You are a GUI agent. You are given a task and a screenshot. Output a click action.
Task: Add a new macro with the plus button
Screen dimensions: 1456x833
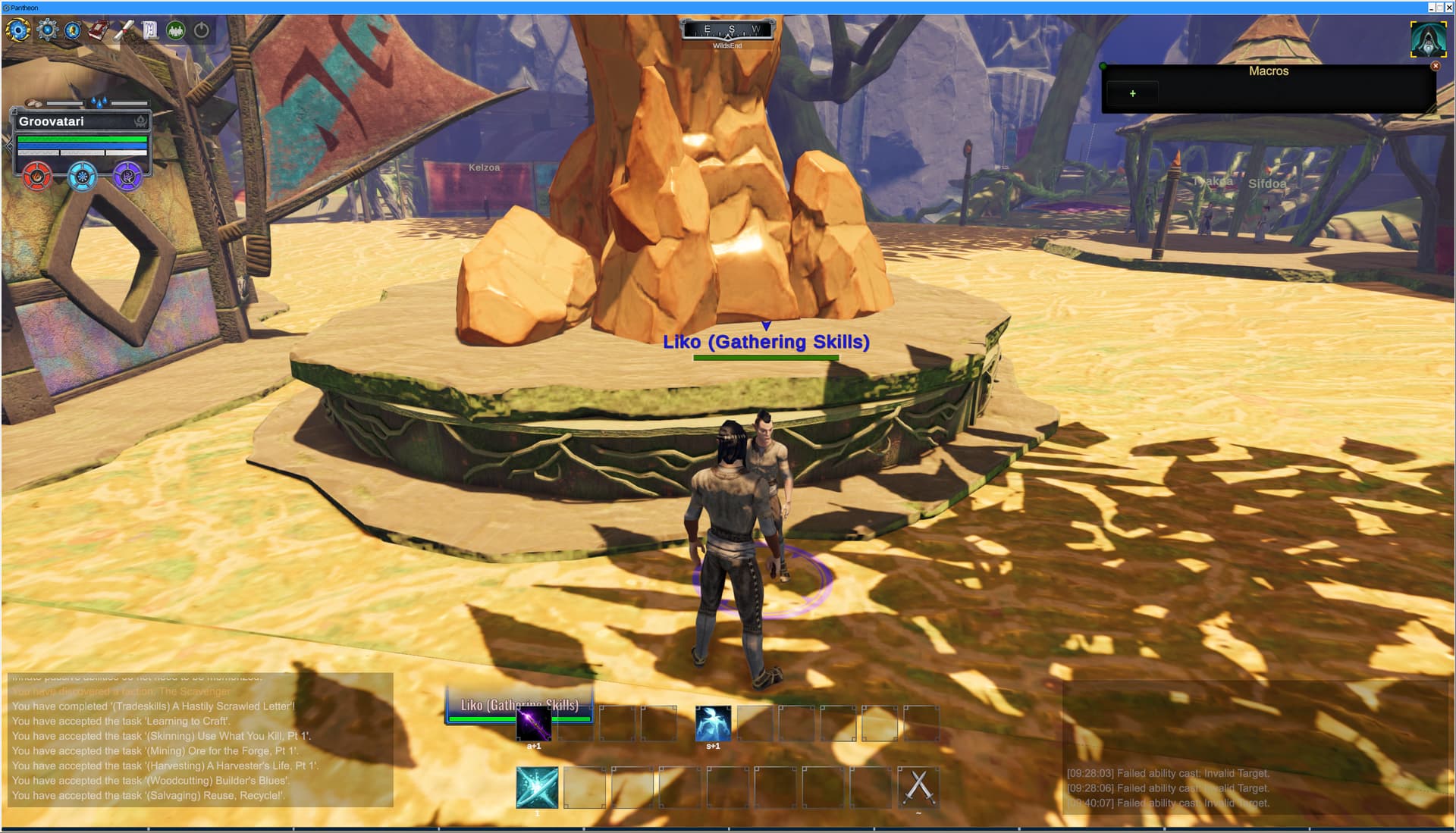[x=1132, y=94]
